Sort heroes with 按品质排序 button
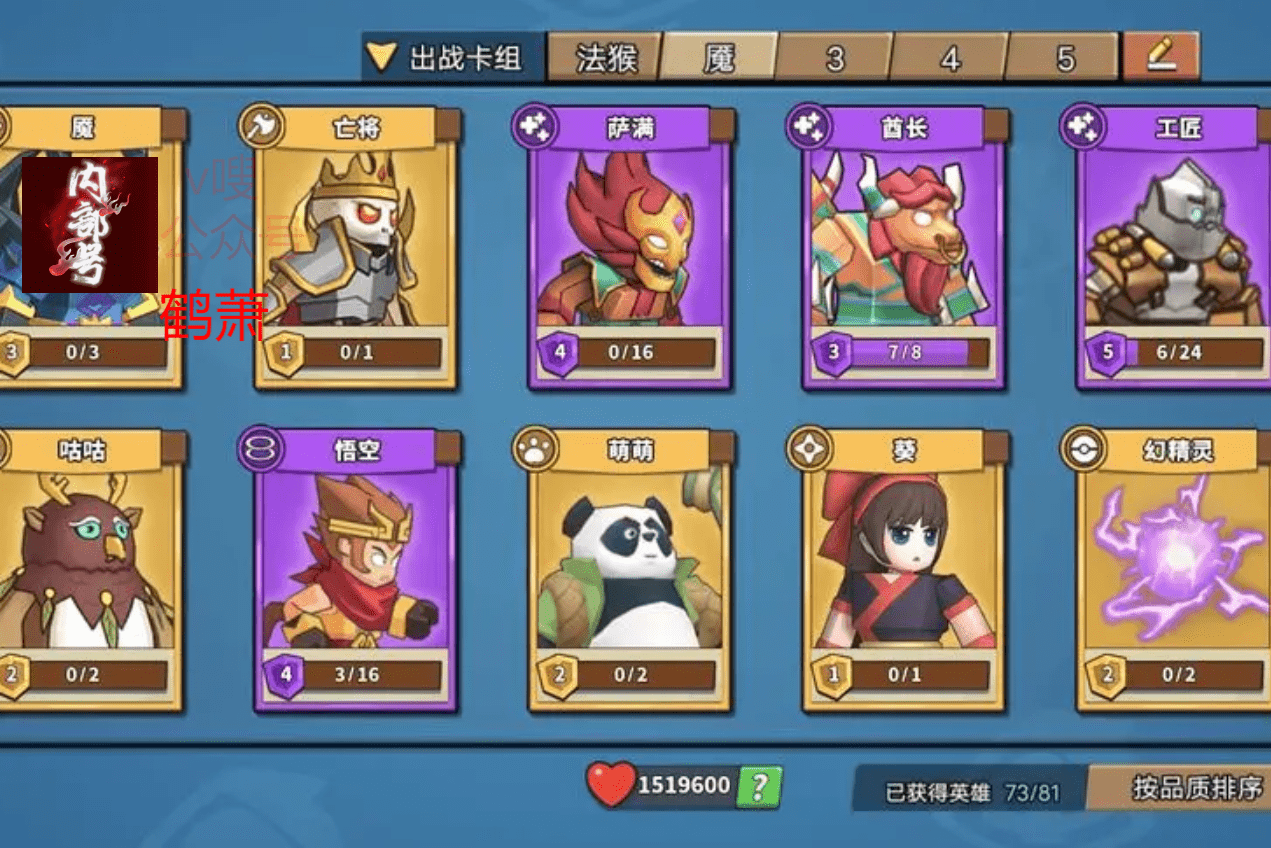The height and width of the screenshot is (848, 1271). tap(1194, 788)
